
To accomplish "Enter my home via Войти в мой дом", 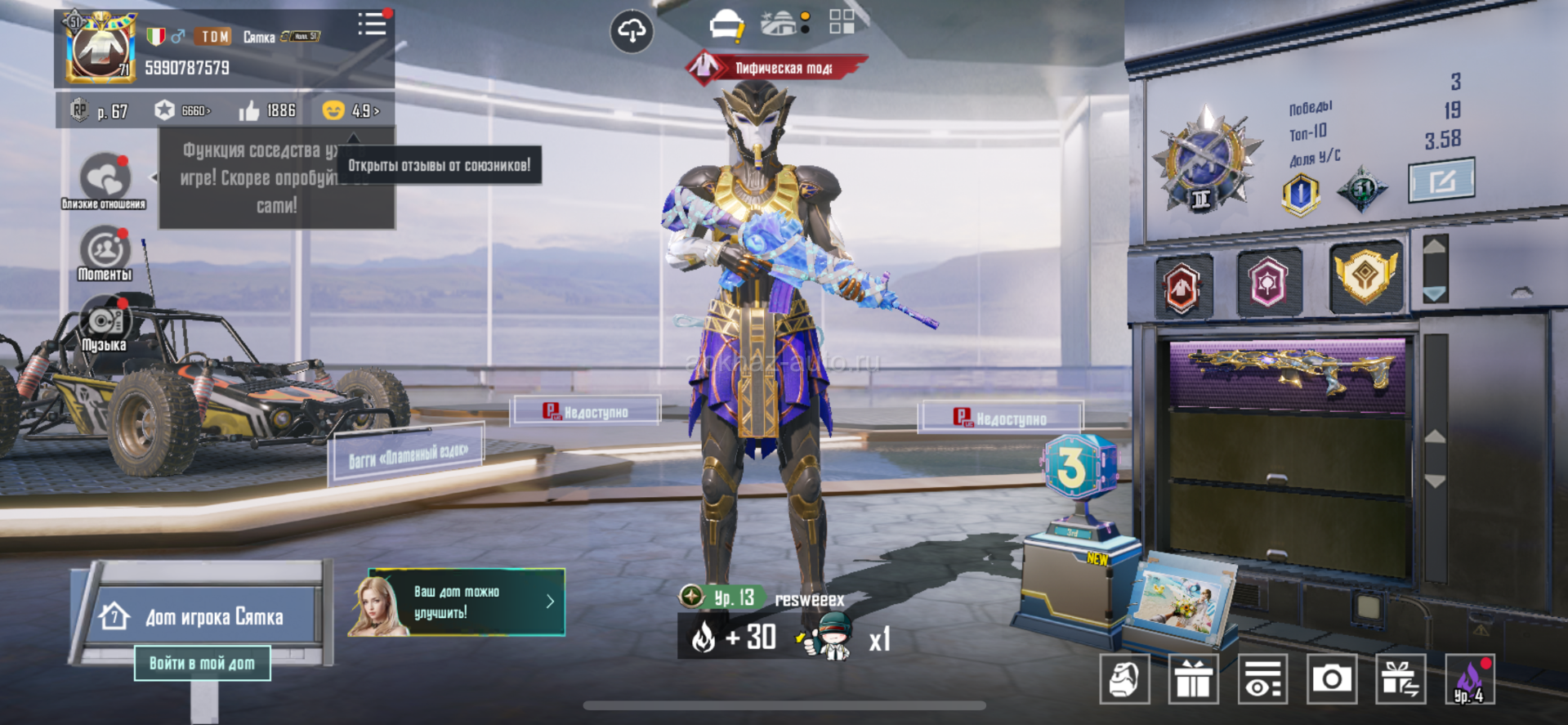I will point(202,663).
